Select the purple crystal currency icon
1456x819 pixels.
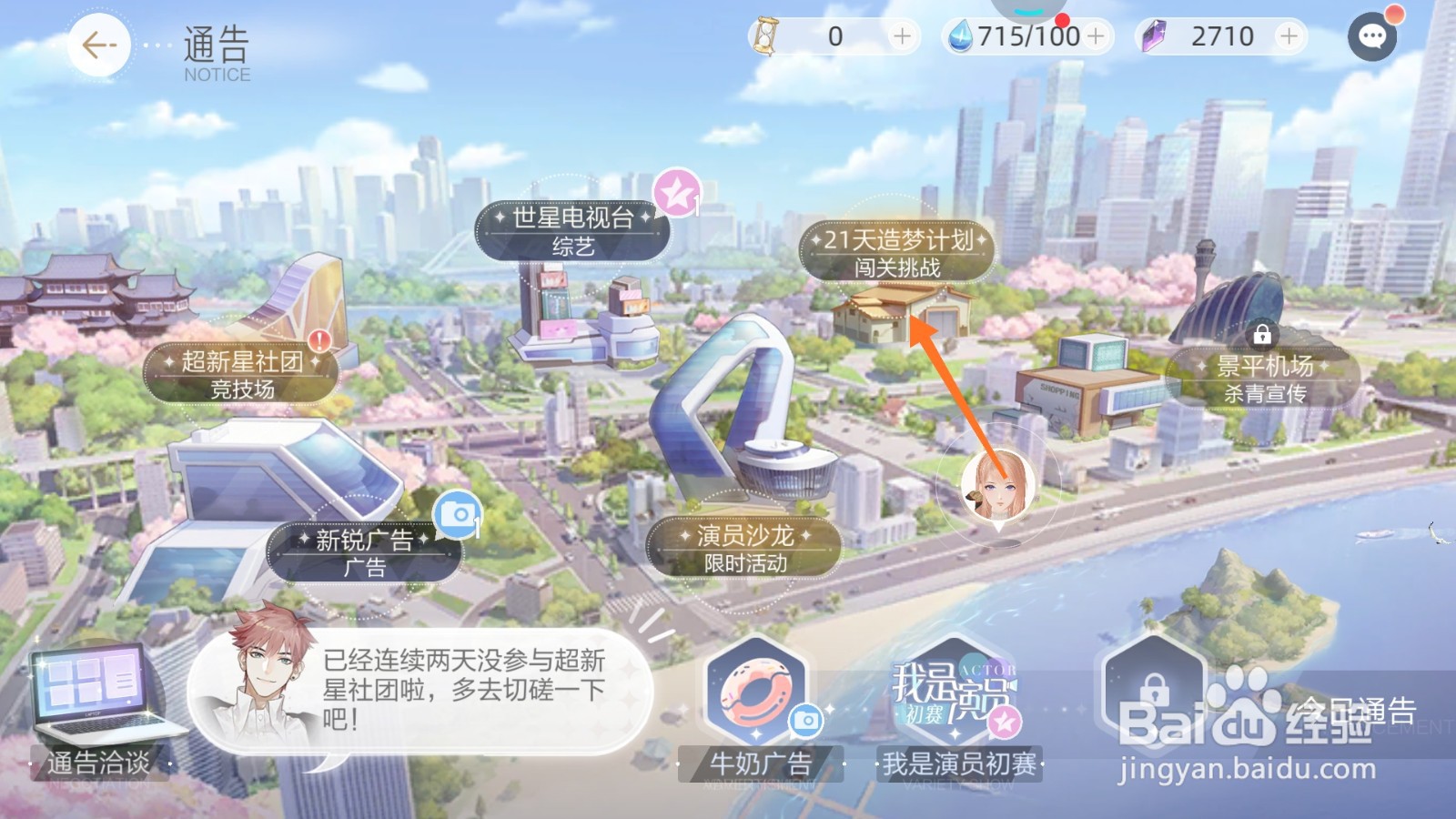pos(1154,35)
